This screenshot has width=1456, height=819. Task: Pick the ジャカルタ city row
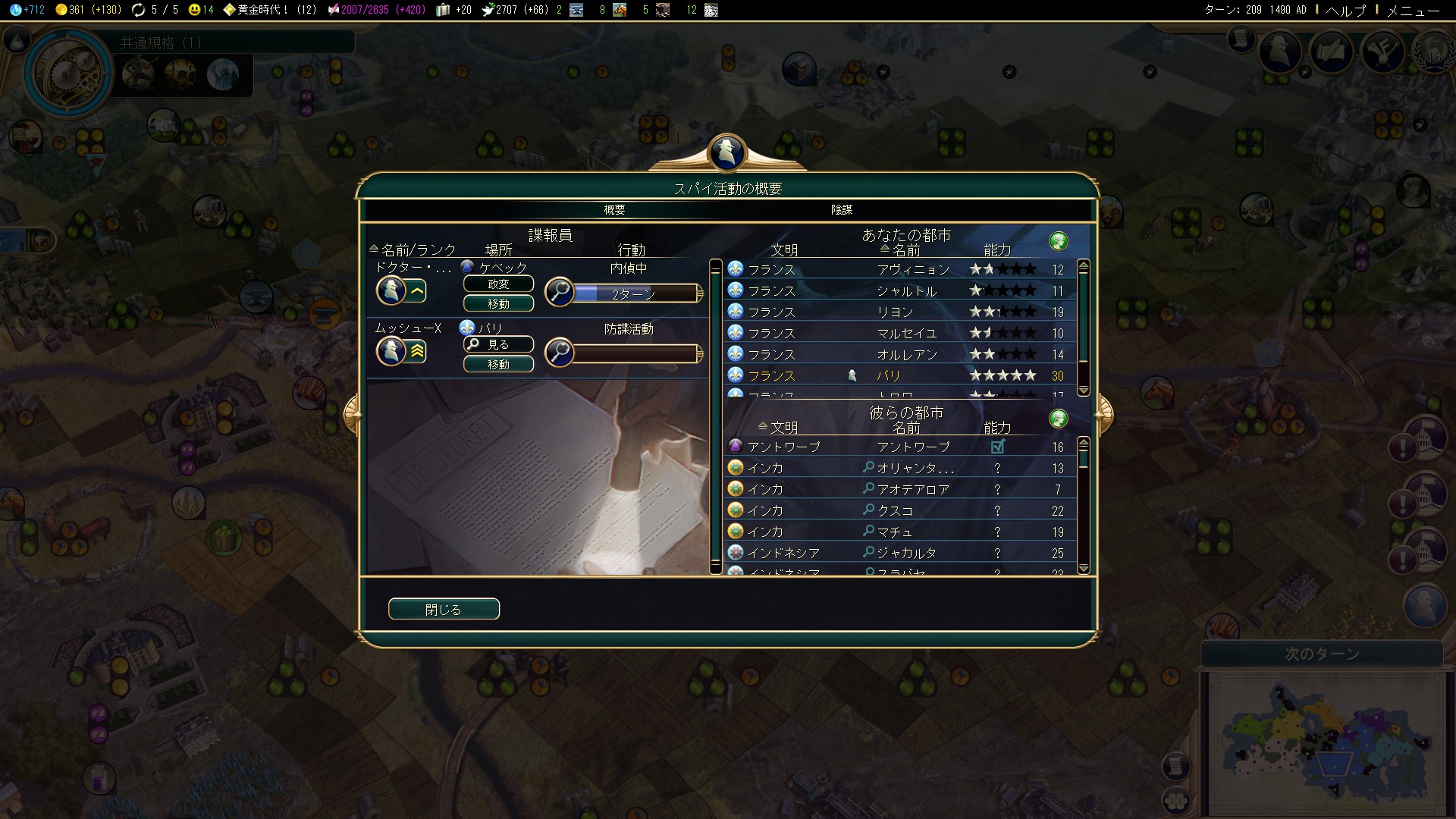[x=902, y=553]
